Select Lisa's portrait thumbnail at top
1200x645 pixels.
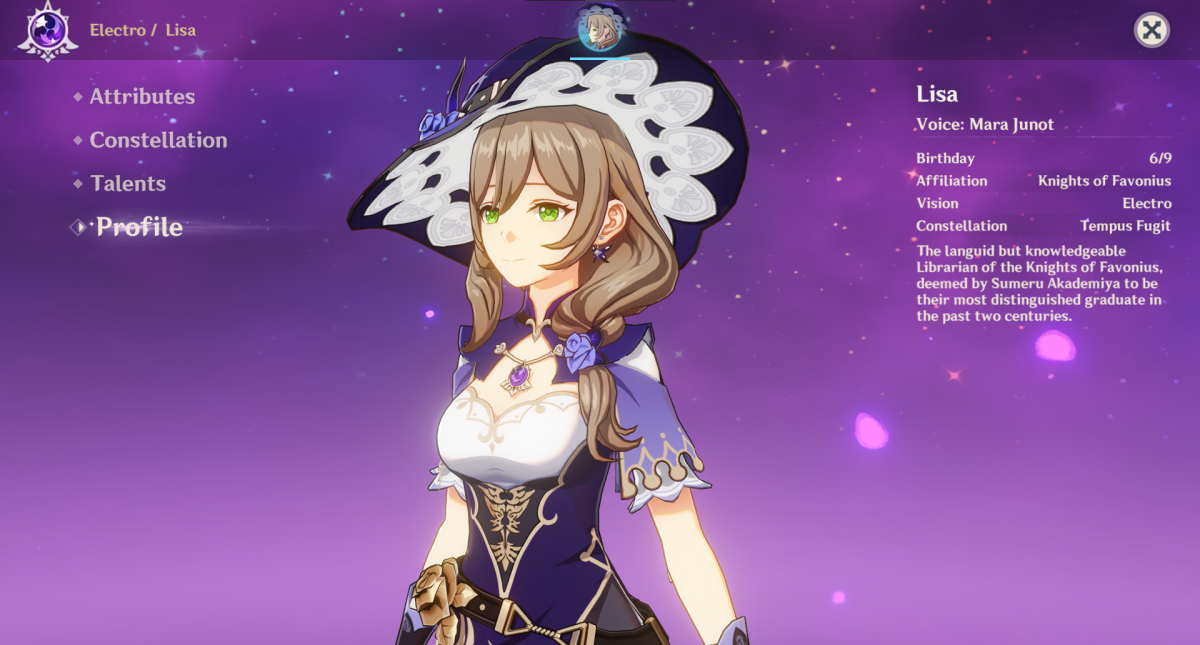(x=600, y=29)
